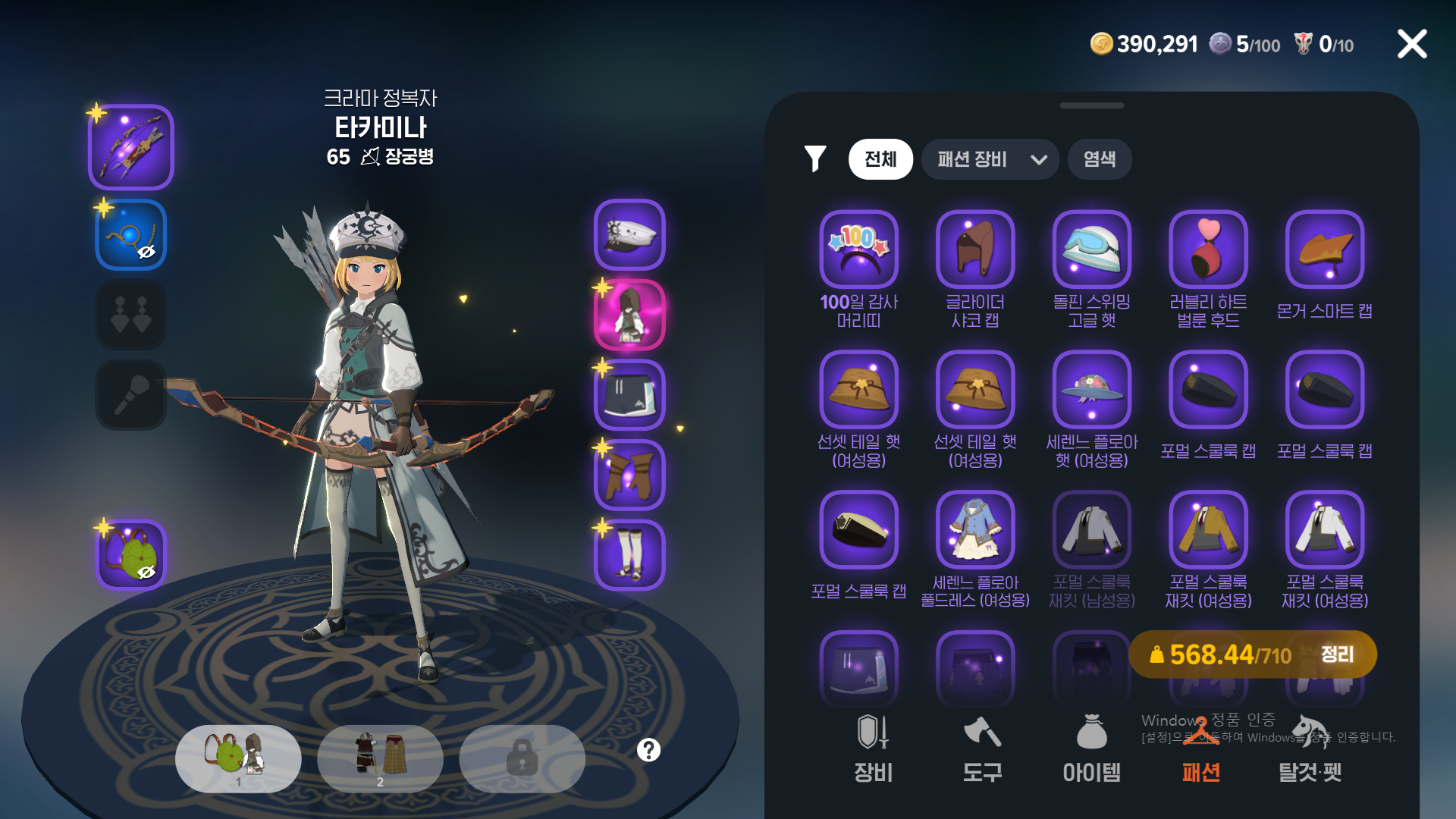Select the 전체 category tab

click(x=880, y=159)
